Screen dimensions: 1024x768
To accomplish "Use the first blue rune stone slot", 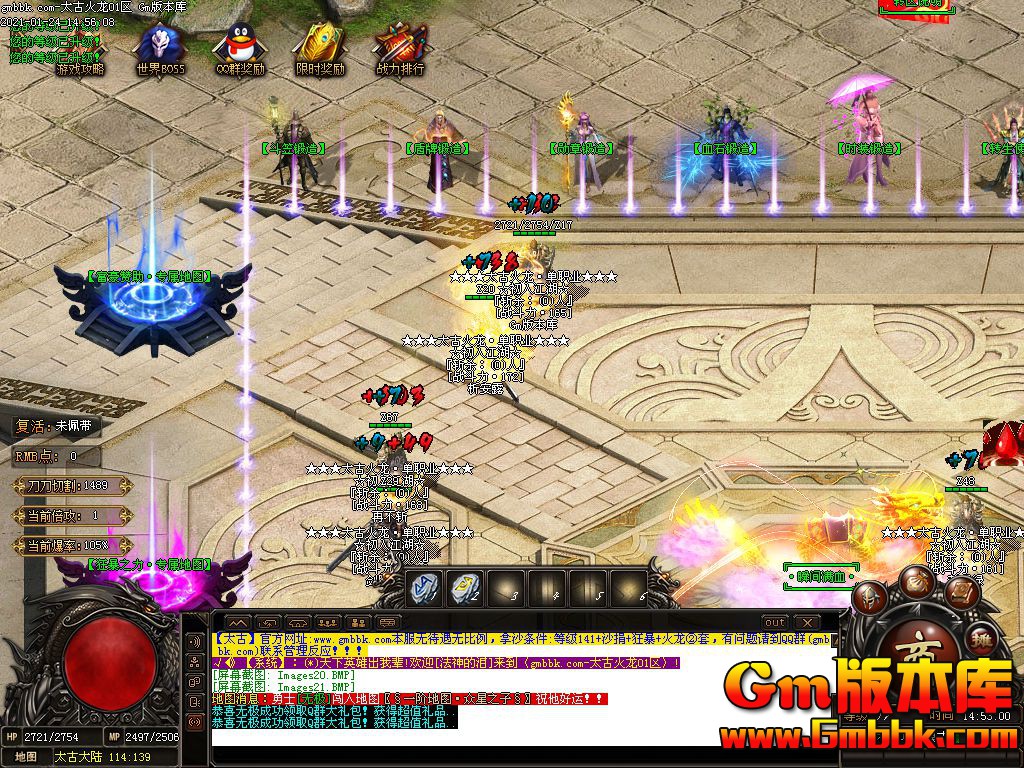I will click(x=425, y=588).
